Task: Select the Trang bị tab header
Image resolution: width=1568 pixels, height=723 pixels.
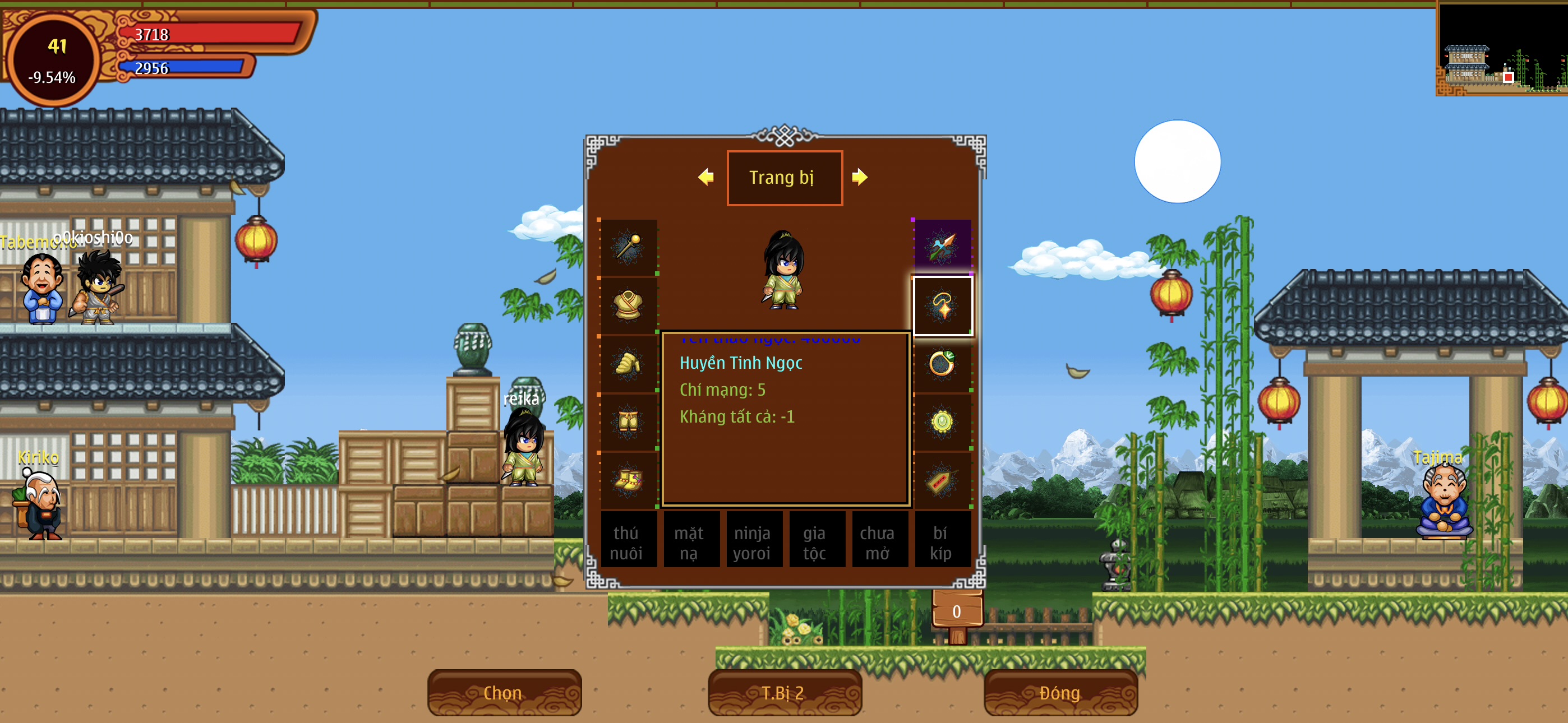Action: [784, 178]
